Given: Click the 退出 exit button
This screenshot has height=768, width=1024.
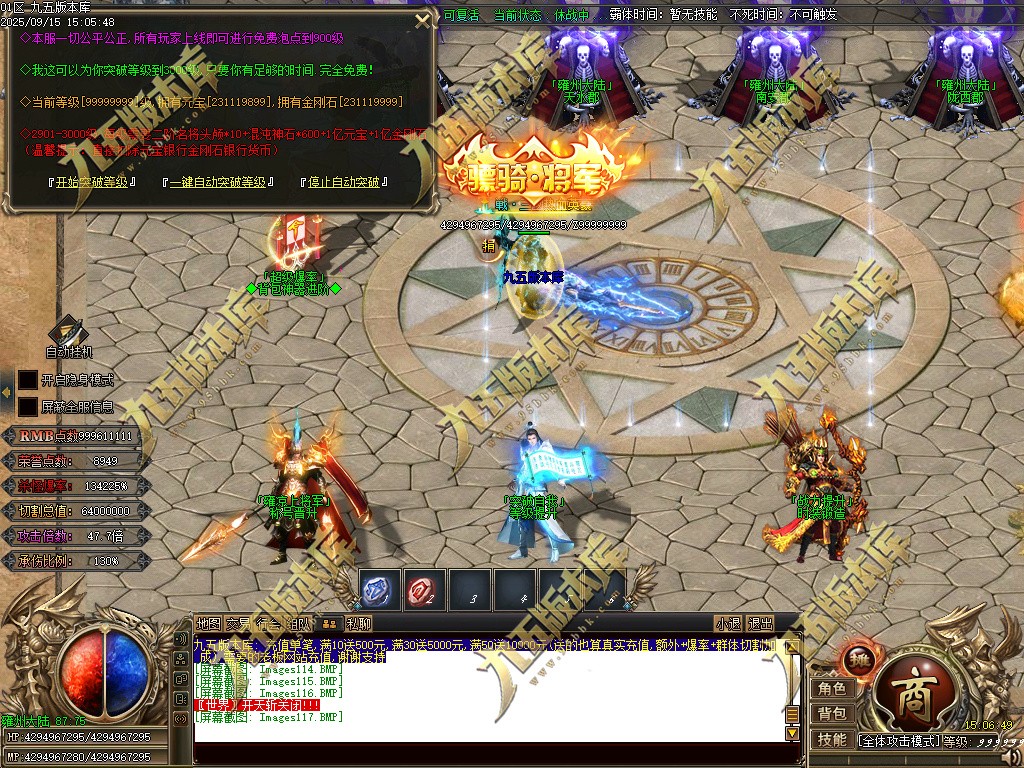Looking at the screenshot, I should click(x=761, y=624).
